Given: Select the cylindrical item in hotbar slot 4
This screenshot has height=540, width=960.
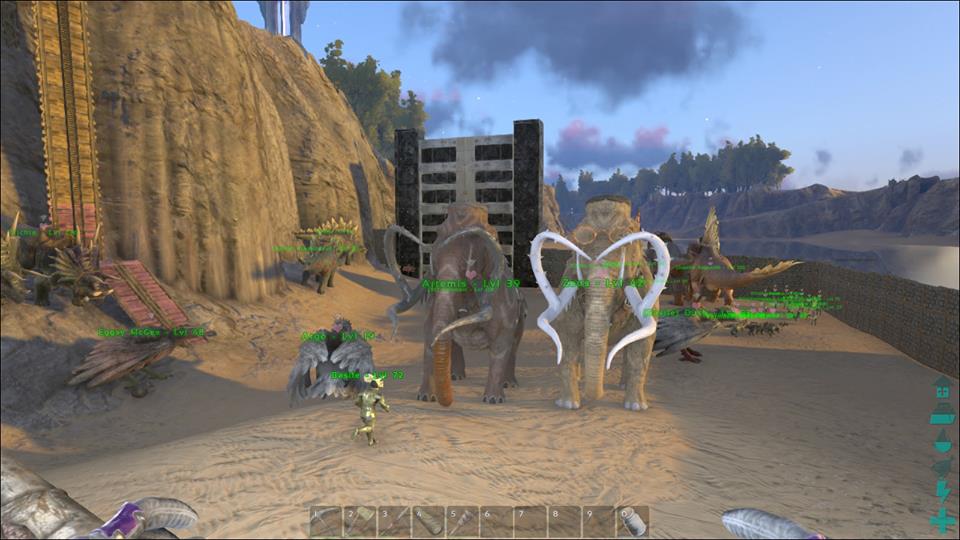Looking at the screenshot, I should click(x=428, y=521).
